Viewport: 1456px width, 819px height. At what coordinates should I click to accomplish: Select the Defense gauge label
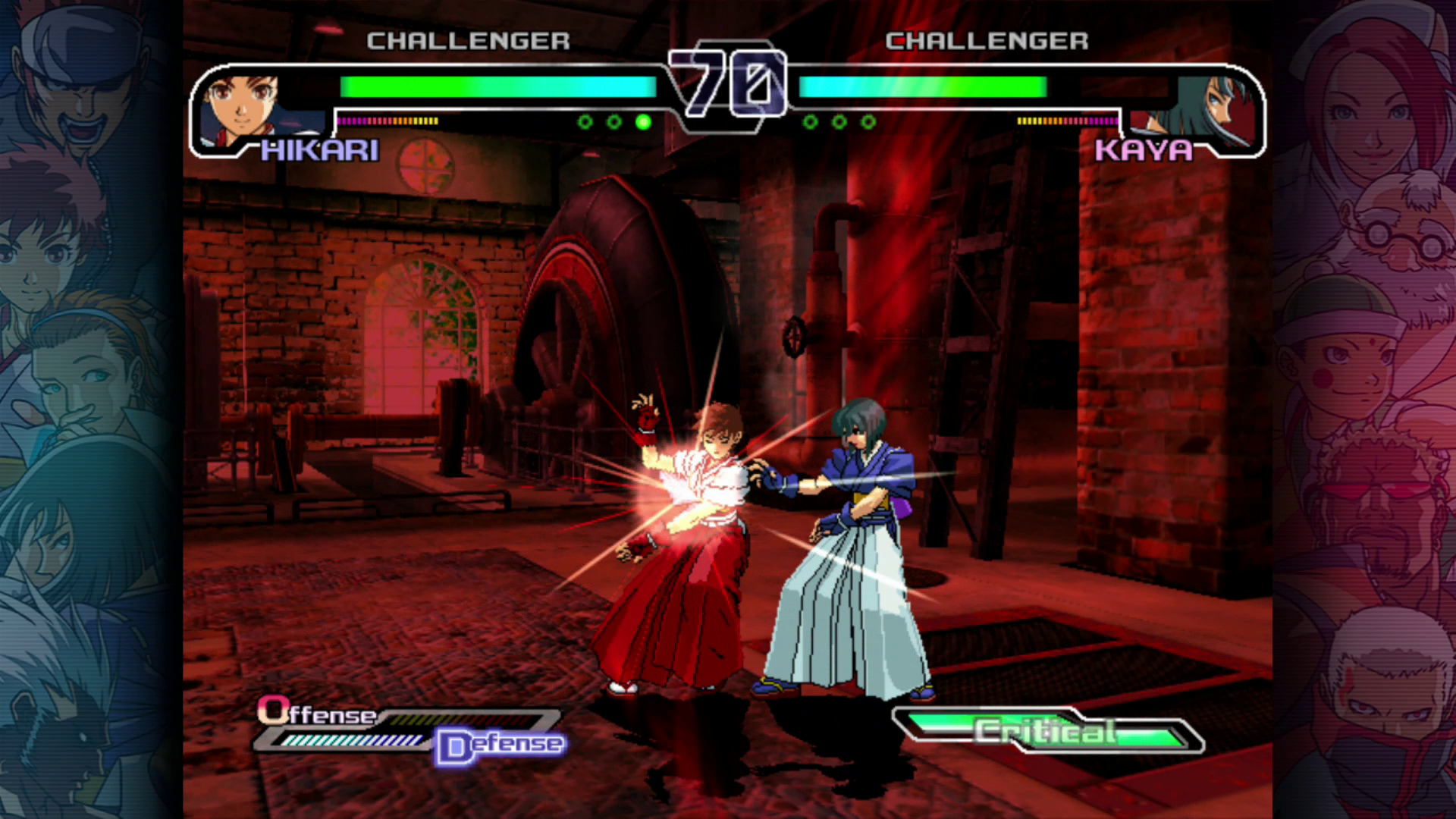coord(501,745)
